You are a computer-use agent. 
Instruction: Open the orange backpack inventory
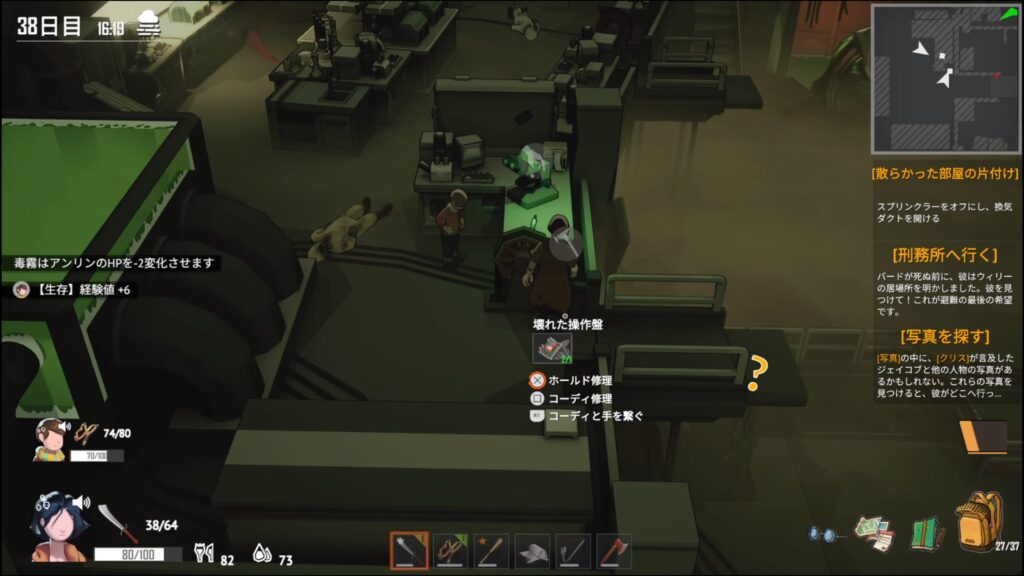978,520
